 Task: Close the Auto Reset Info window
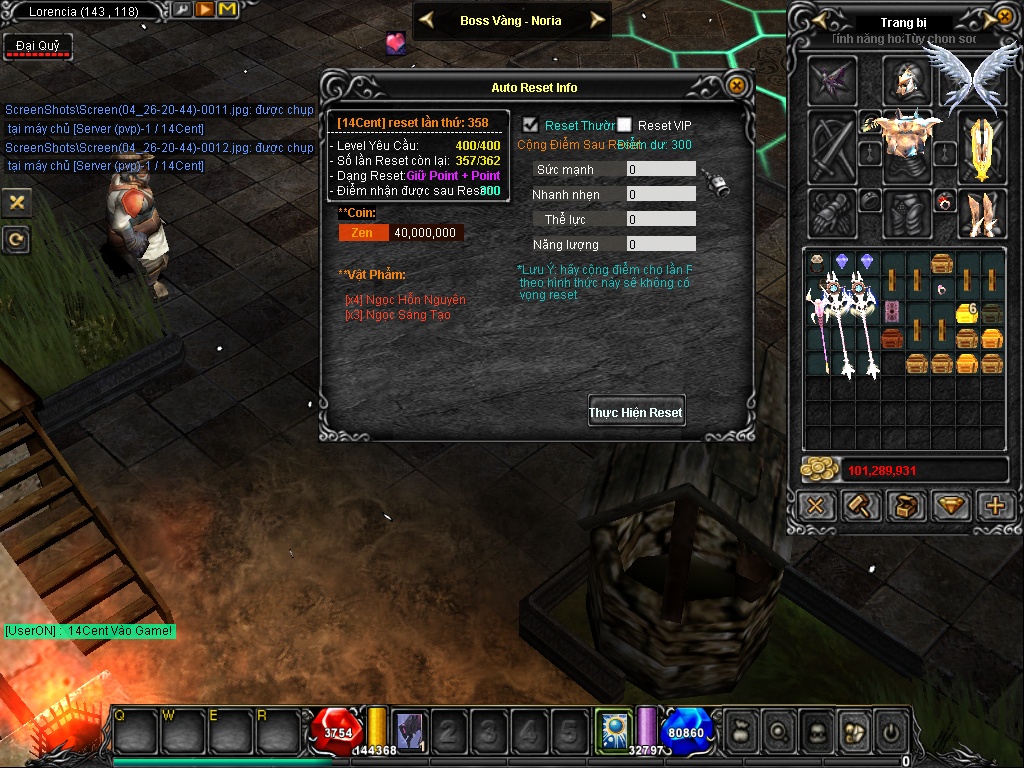tap(737, 86)
